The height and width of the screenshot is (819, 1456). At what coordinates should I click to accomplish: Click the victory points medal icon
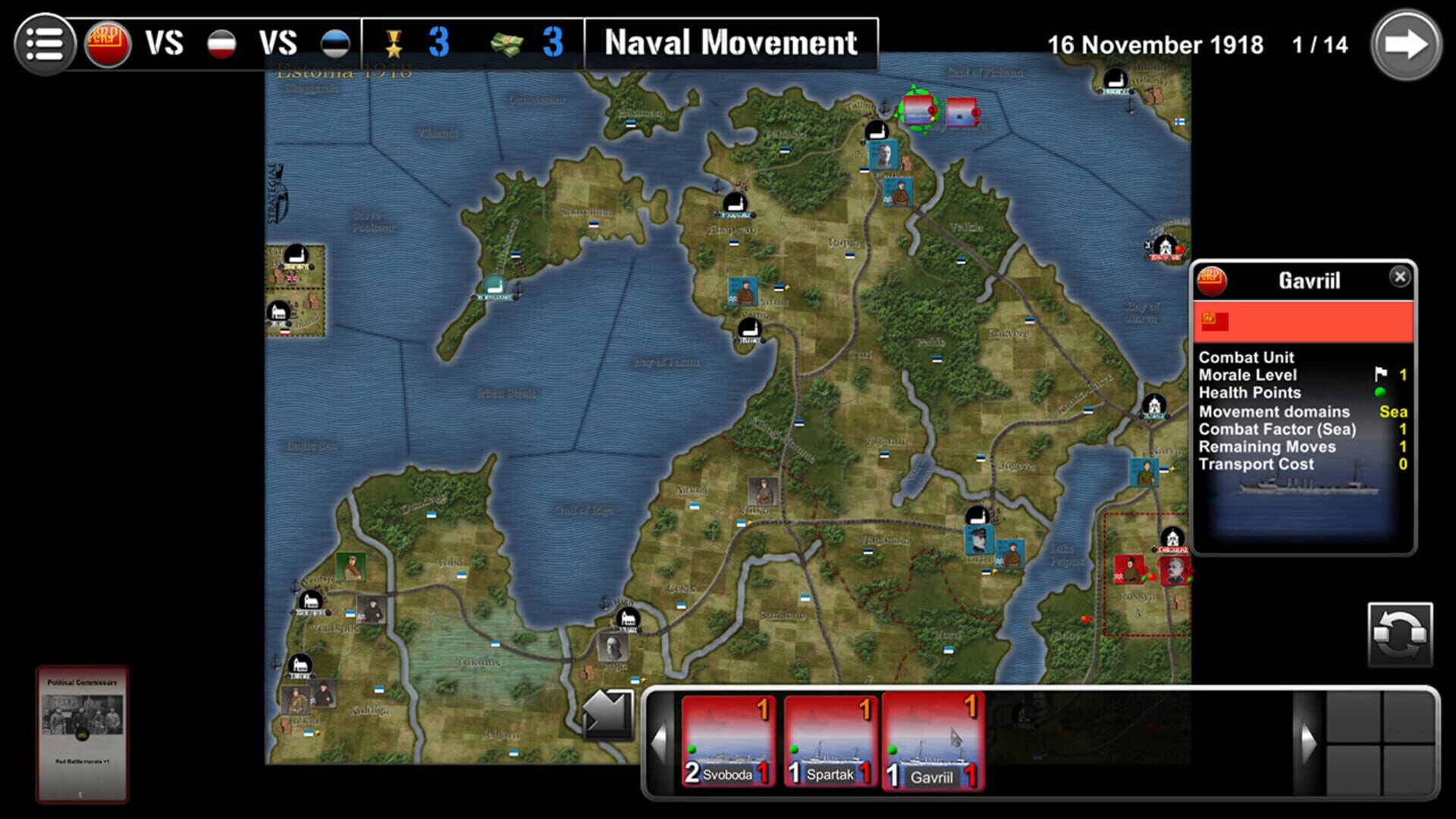[x=394, y=42]
